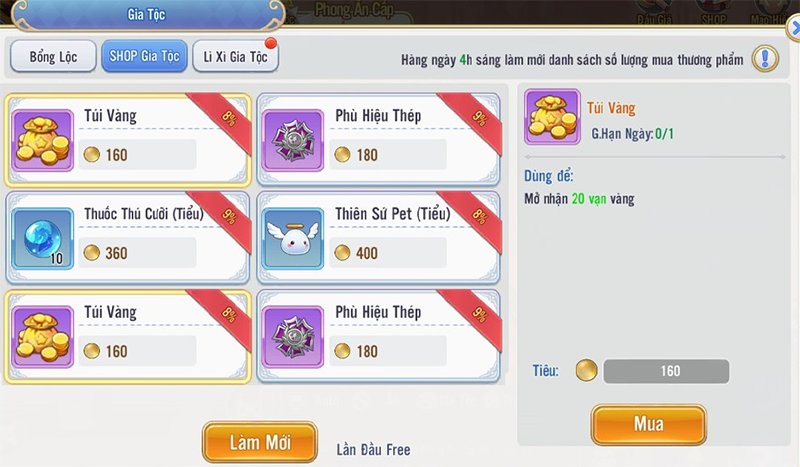Screen dimensions: 800x467
Task: Choose the Thuốc Thú Cưỡi (Tiểu) item
Action: tap(127, 237)
